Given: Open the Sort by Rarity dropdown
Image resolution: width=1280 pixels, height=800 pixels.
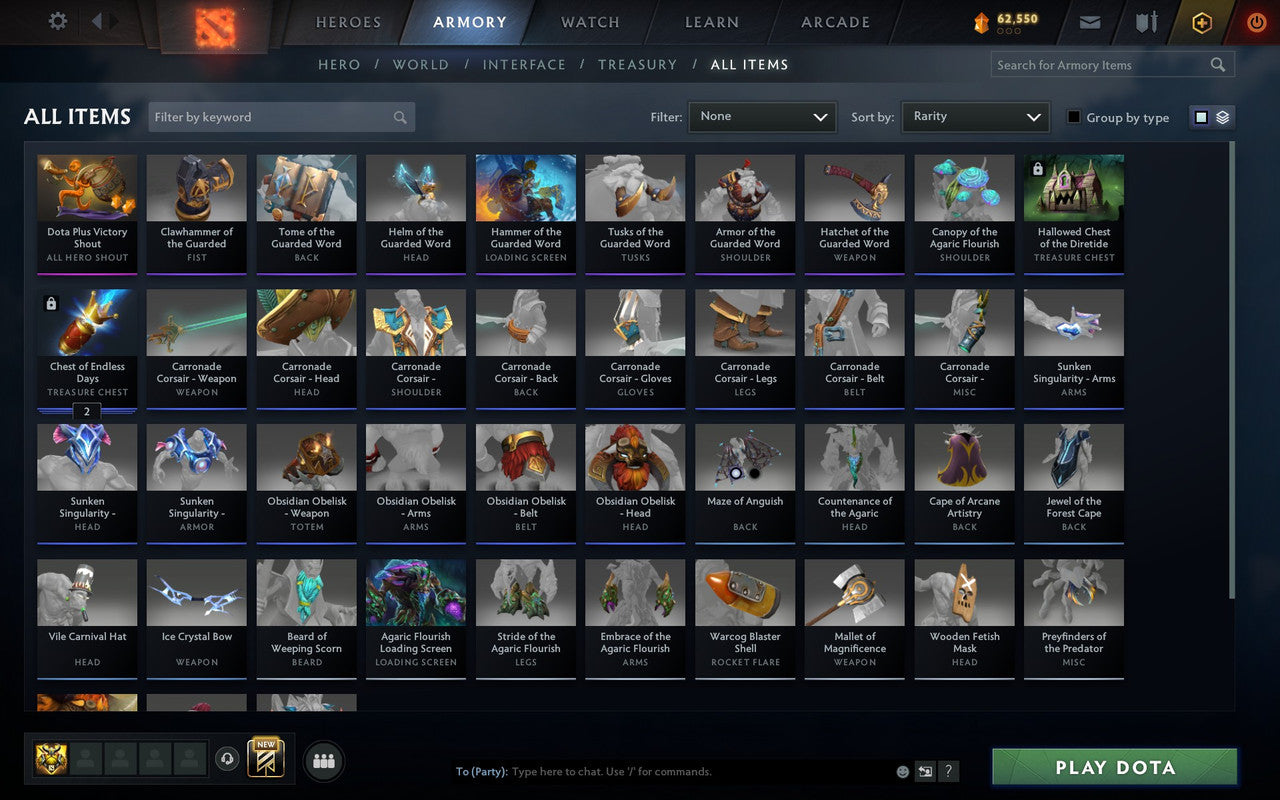Looking at the screenshot, I should (x=975, y=116).
